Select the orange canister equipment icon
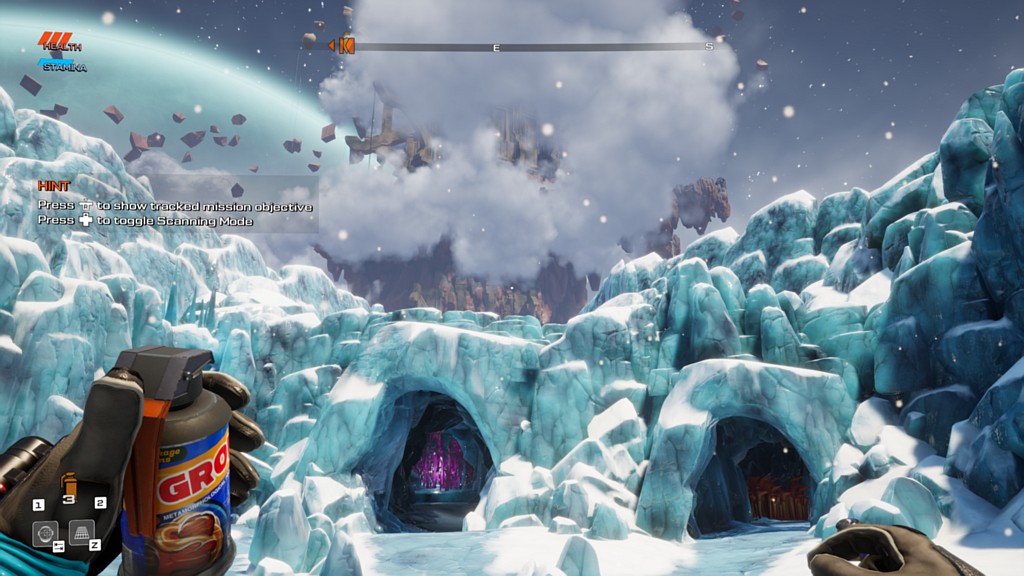This screenshot has width=1024, height=576. click(x=69, y=482)
